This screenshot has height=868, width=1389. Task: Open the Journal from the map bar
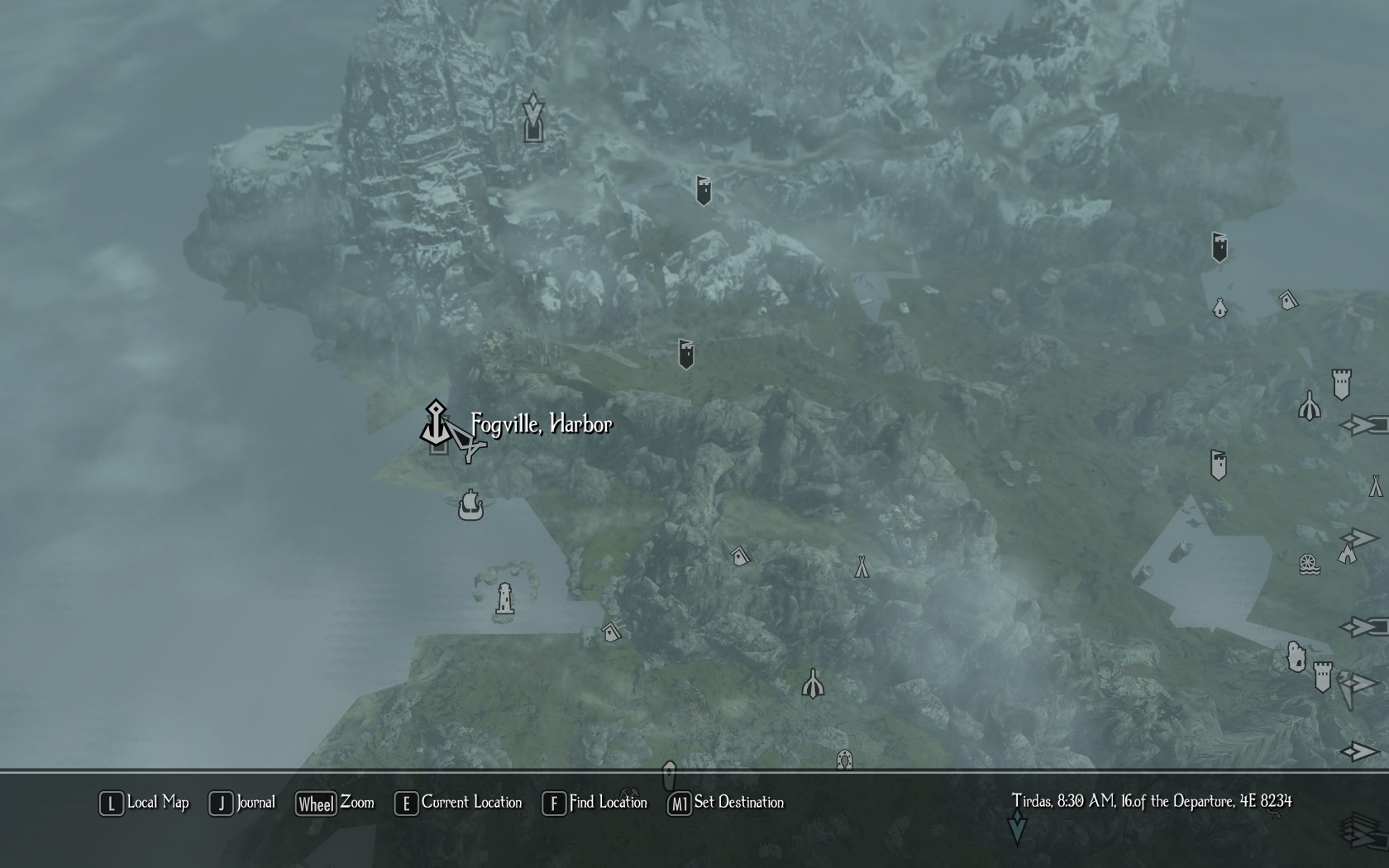point(242,803)
